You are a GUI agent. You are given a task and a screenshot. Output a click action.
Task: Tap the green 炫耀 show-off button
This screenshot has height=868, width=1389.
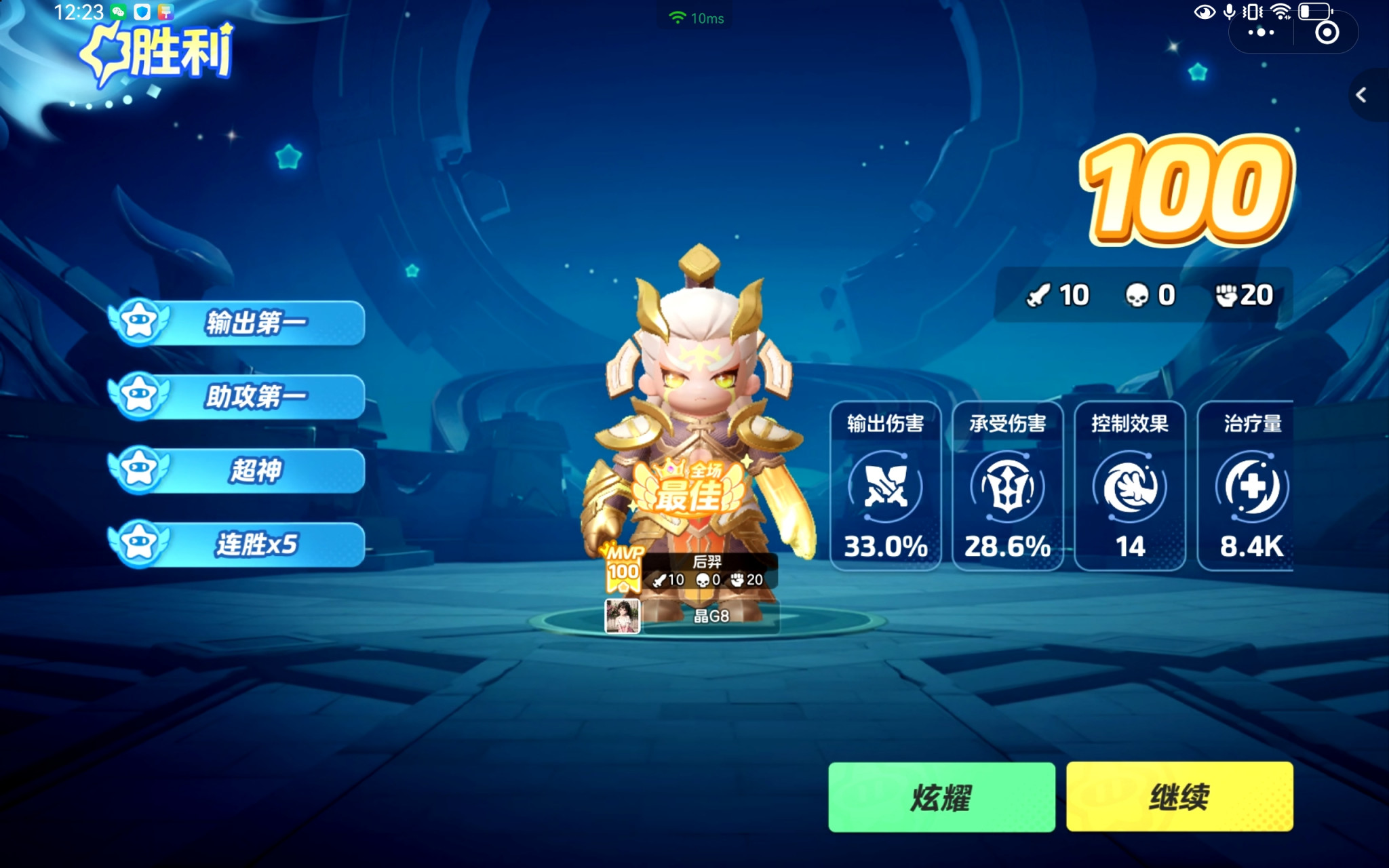941,797
